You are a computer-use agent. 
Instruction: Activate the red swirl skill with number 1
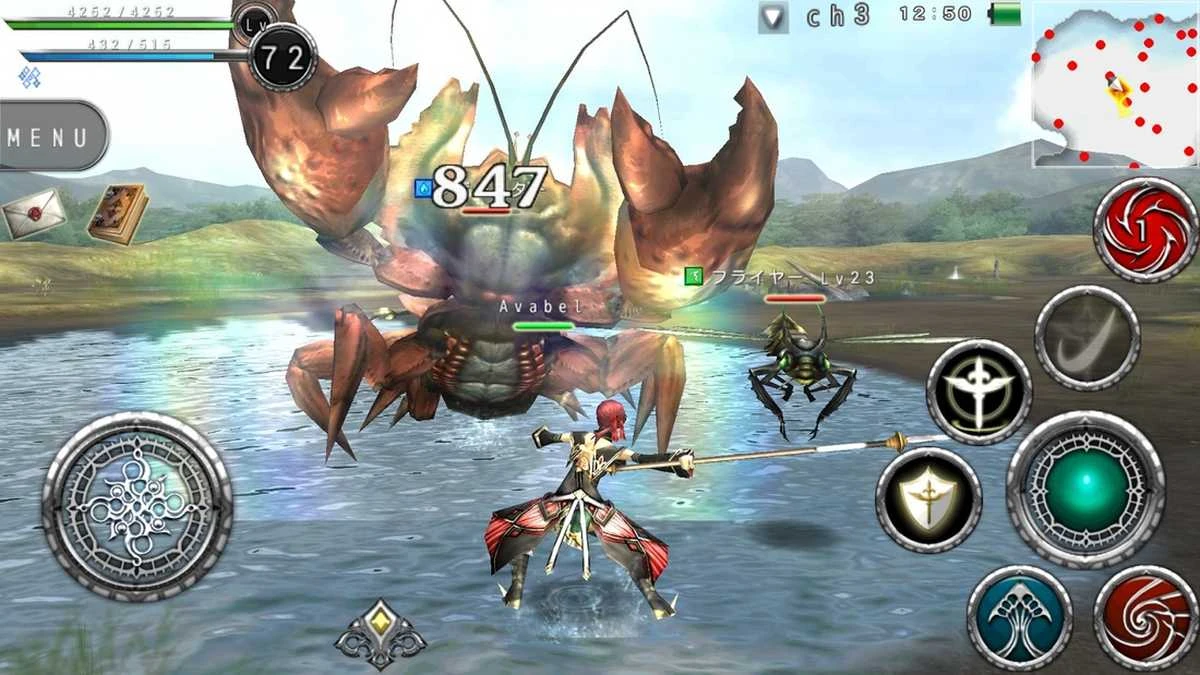[1145, 230]
